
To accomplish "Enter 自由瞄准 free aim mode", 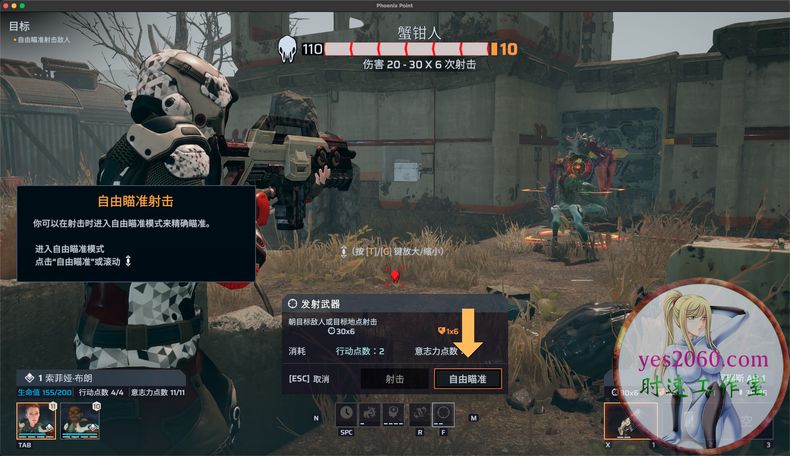I will click(x=467, y=379).
